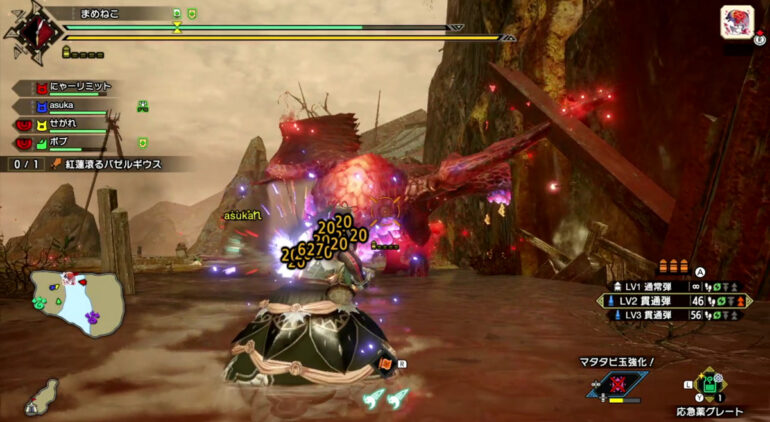The height and width of the screenshot is (422, 770).
Task: Select party member asuka in list
Action: (x=68, y=106)
